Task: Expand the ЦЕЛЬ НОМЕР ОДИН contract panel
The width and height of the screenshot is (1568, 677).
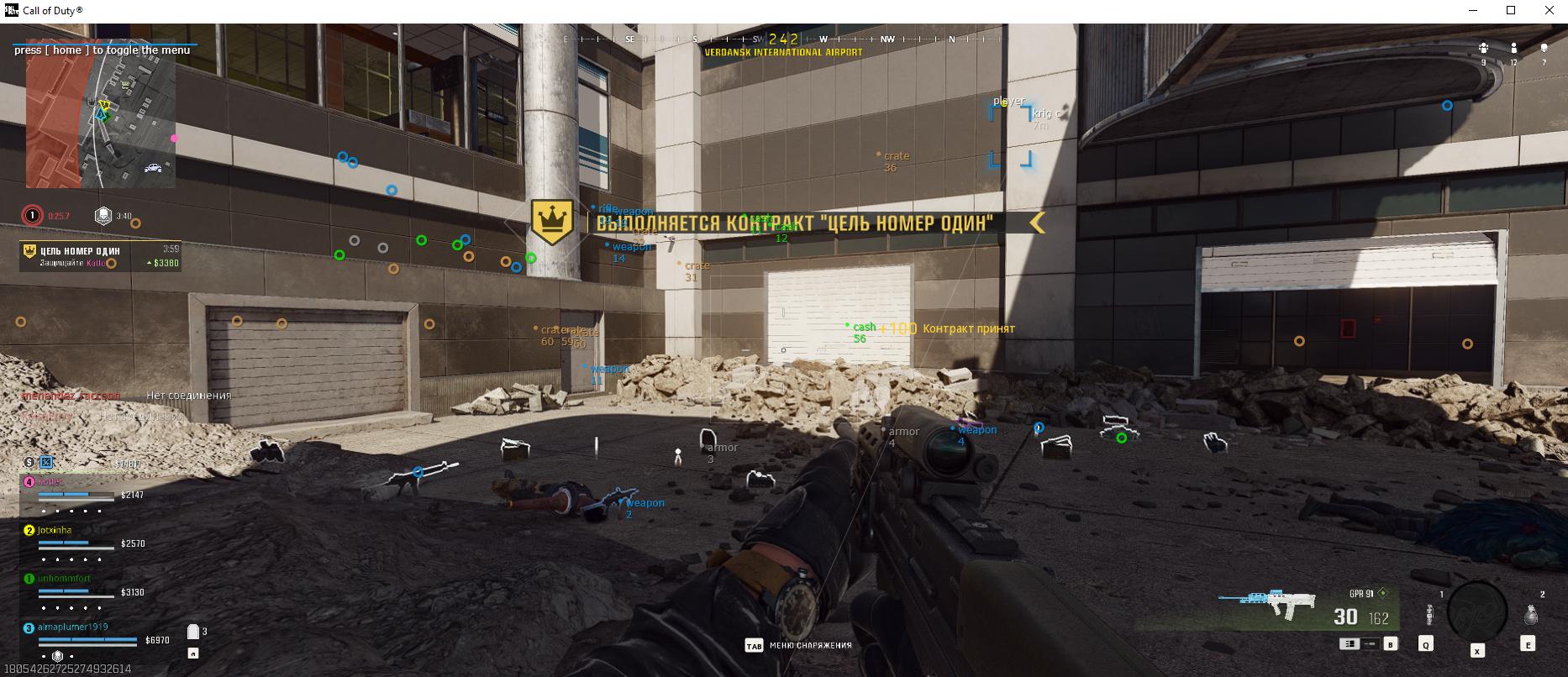Action: click(99, 254)
